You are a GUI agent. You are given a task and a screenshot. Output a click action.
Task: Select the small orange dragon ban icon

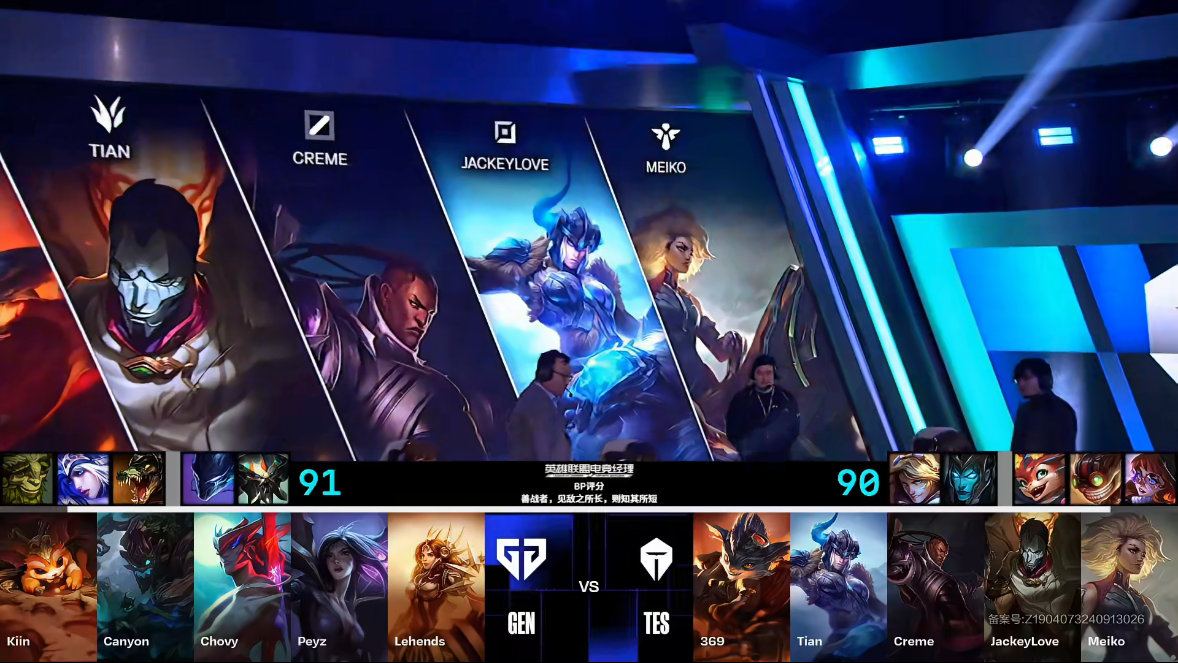(1039, 478)
